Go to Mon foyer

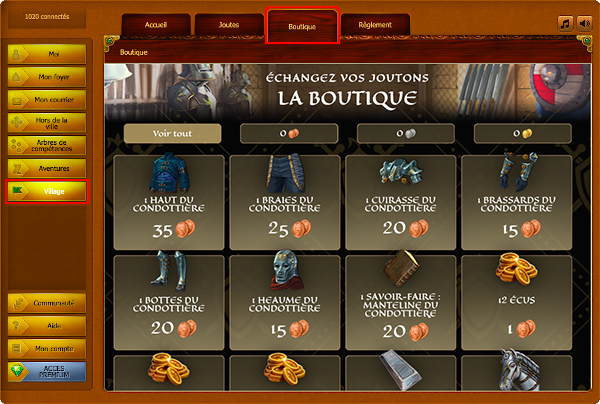tap(46, 76)
